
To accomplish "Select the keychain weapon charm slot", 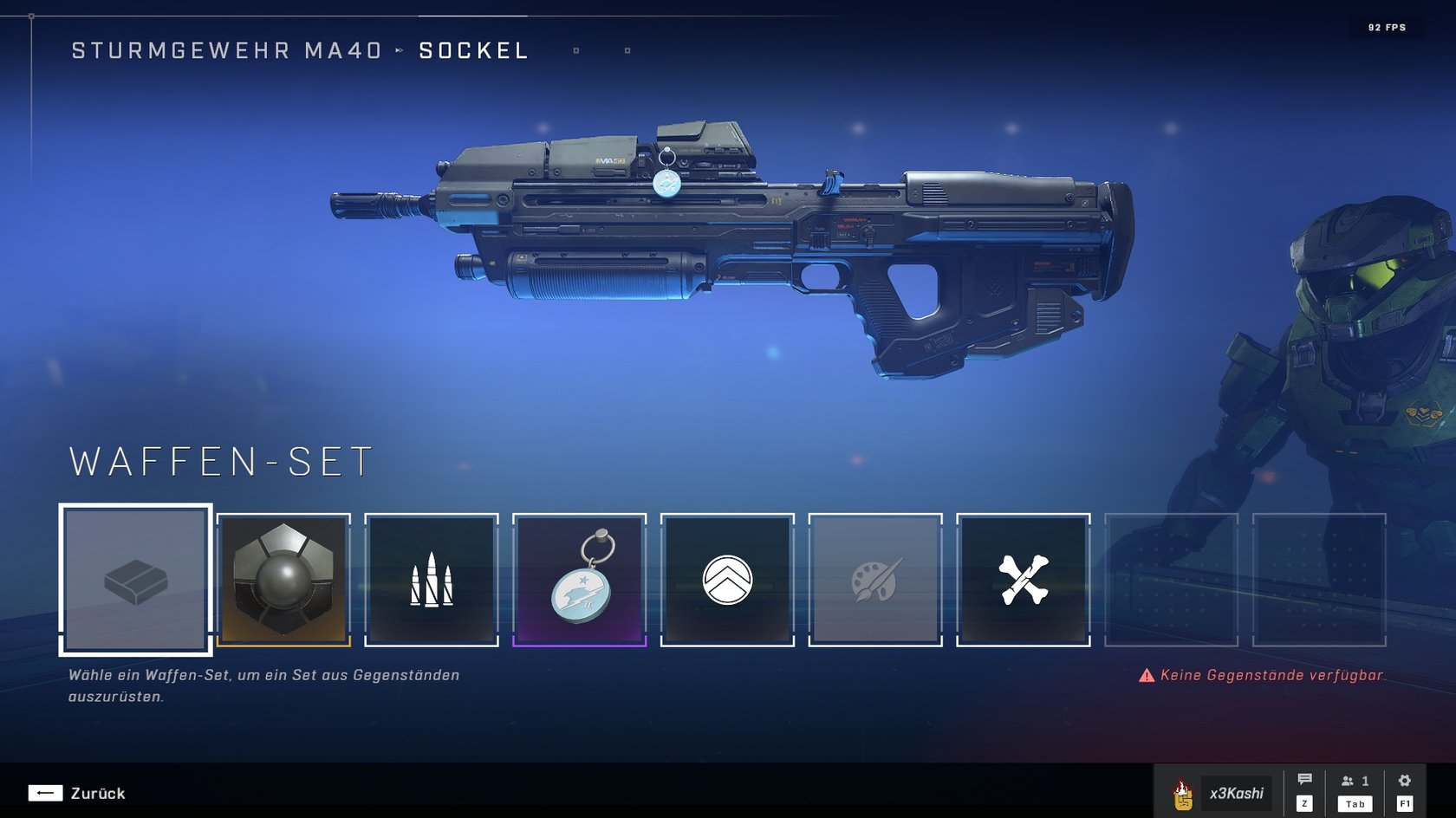I will coord(580,579).
